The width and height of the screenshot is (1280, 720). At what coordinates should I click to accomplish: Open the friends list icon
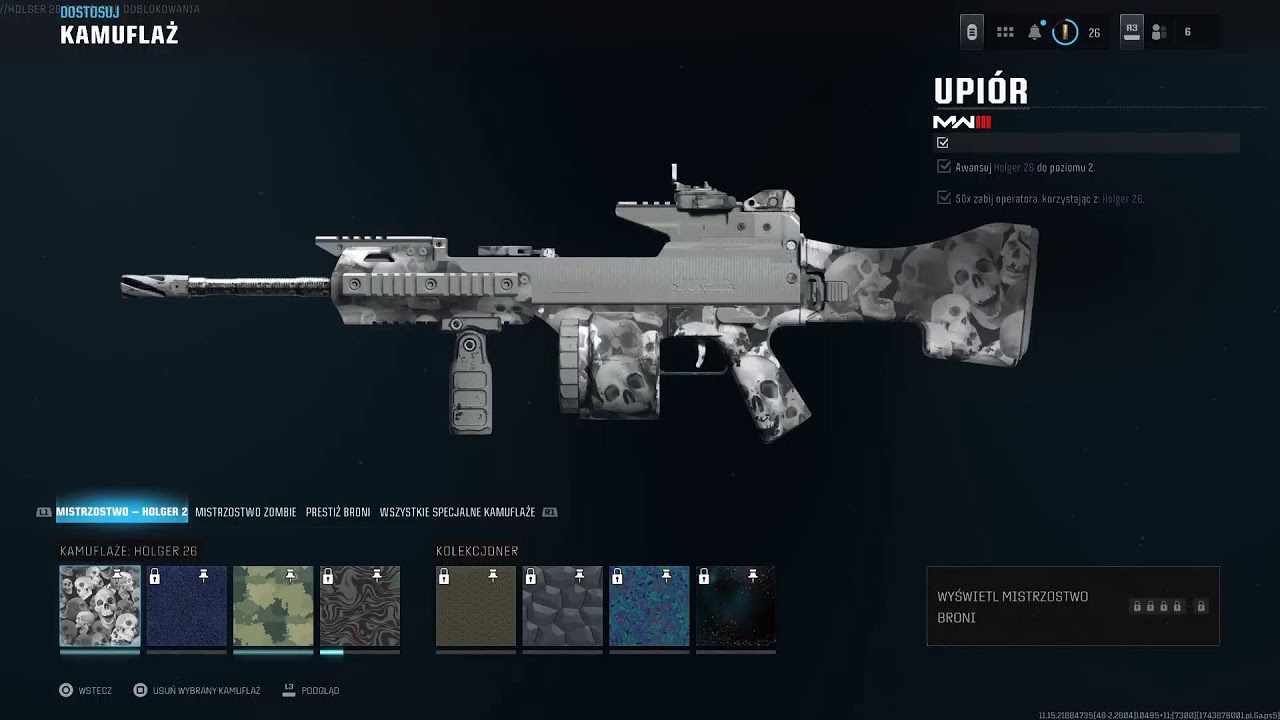[1159, 32]
